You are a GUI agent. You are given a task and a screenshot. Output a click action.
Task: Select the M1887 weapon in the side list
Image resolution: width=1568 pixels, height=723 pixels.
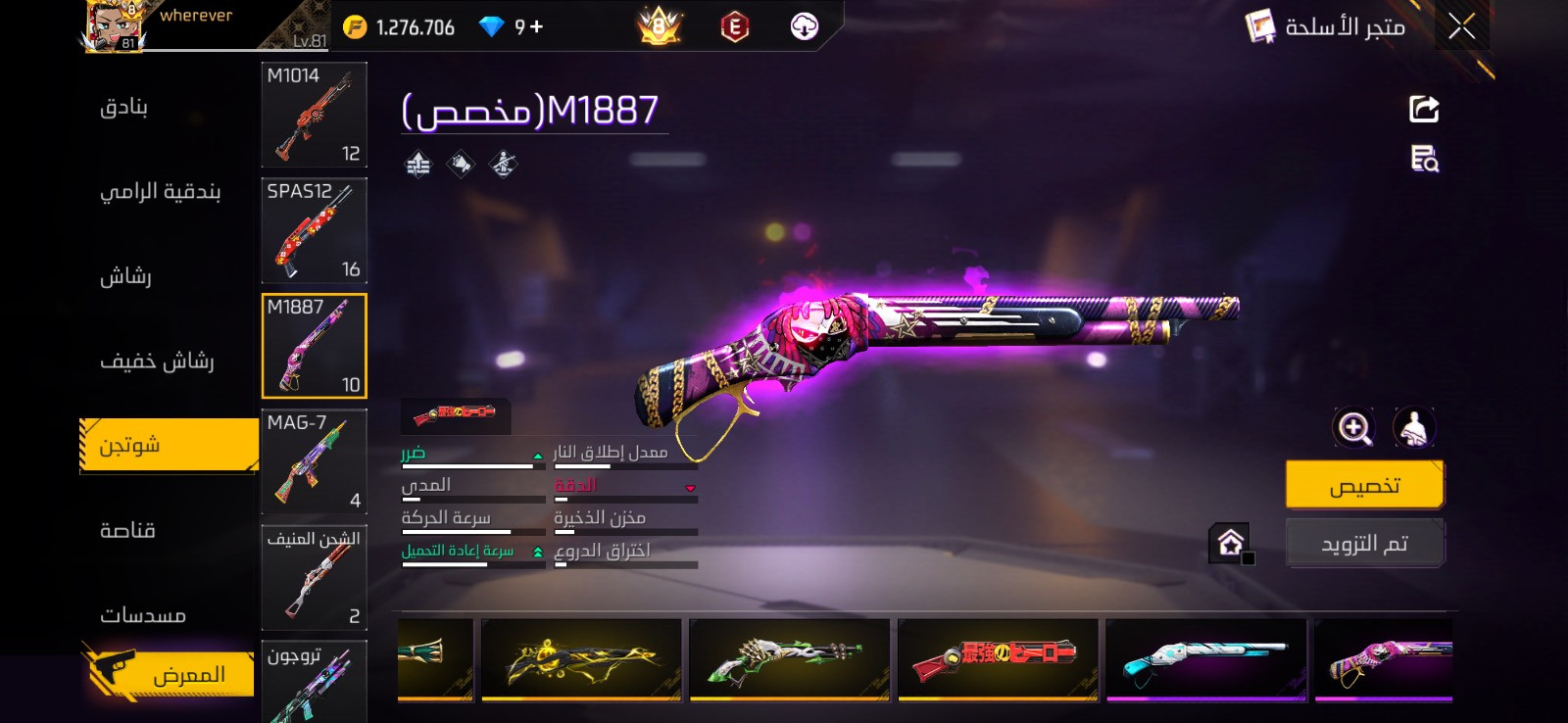[314, 345]
